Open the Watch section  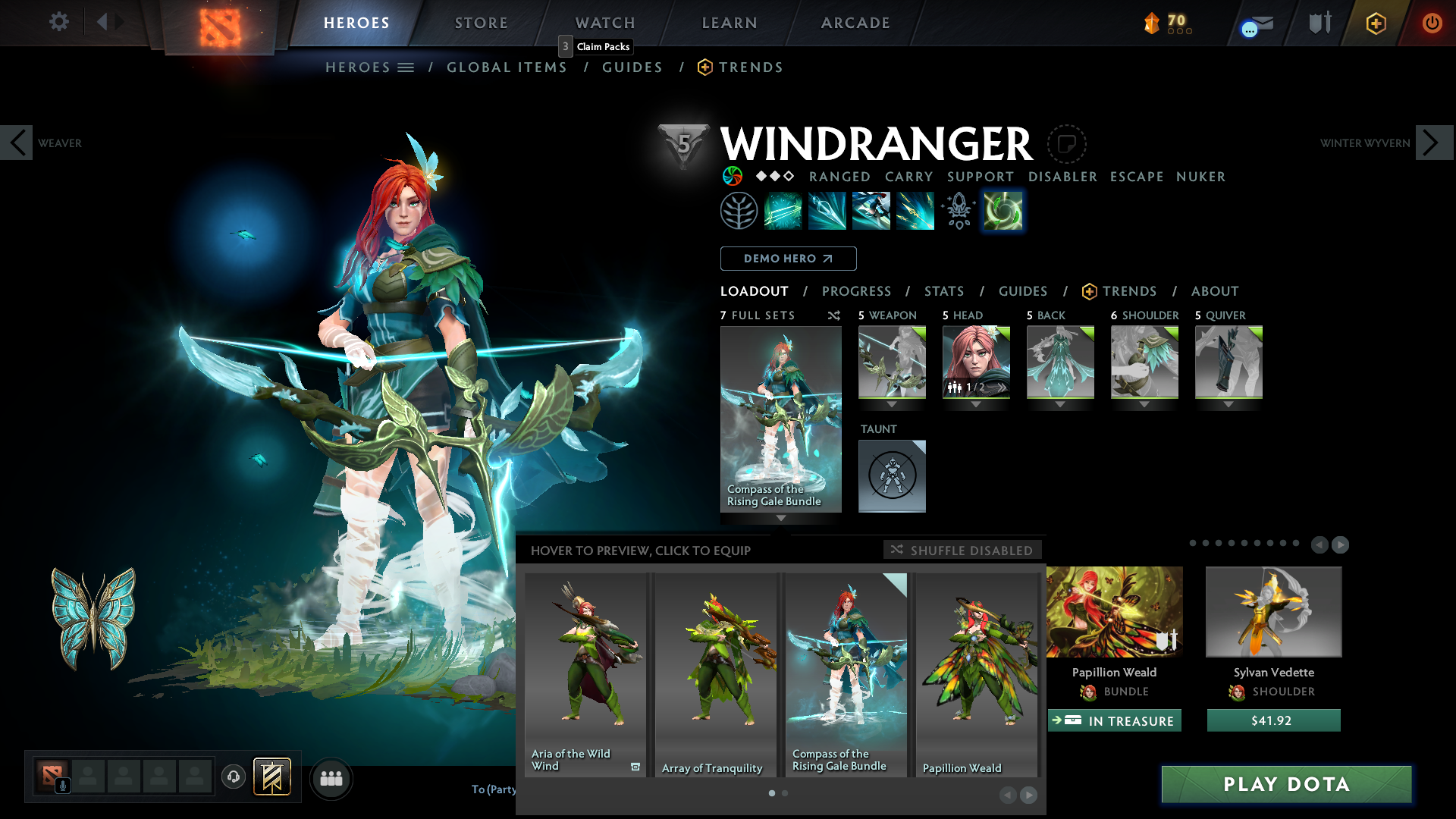pos(605,23)
